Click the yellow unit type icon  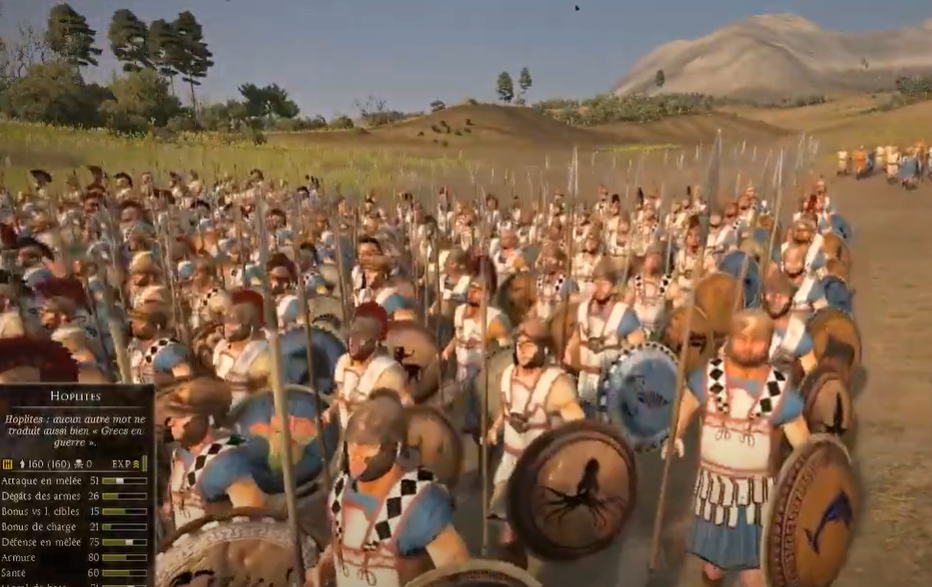(7, 464)
